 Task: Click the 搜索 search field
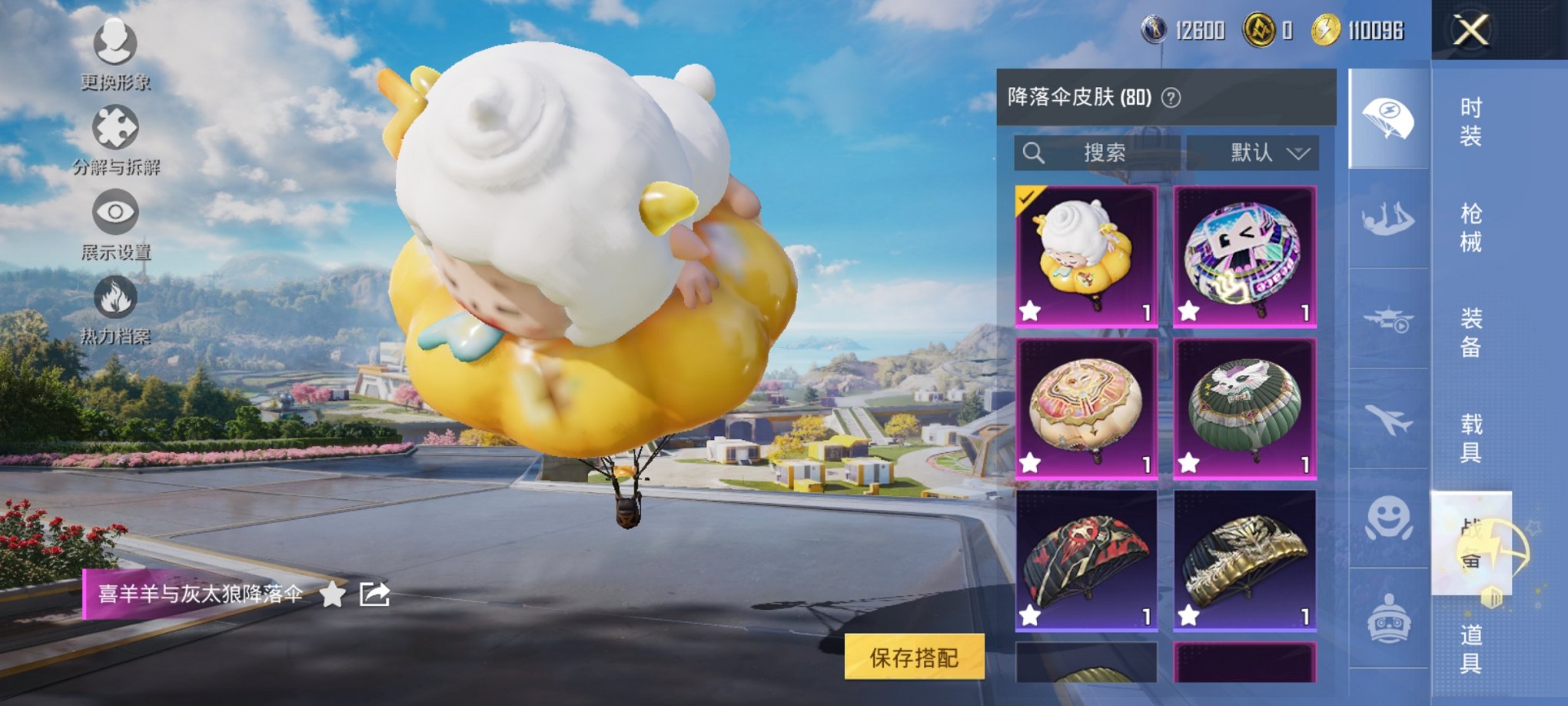point(1099,152)
